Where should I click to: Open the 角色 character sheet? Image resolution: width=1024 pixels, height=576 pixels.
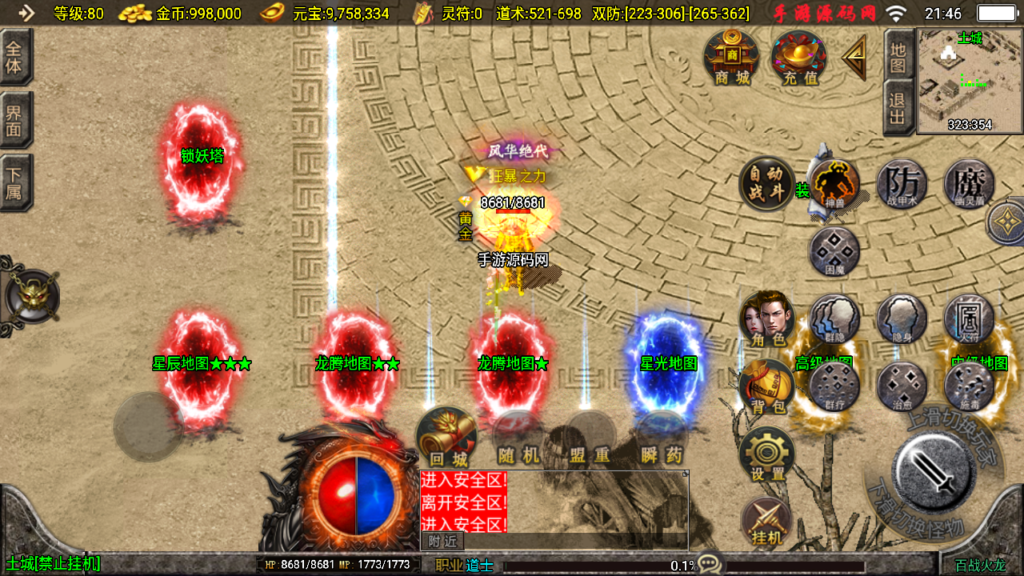pos(767,319)
